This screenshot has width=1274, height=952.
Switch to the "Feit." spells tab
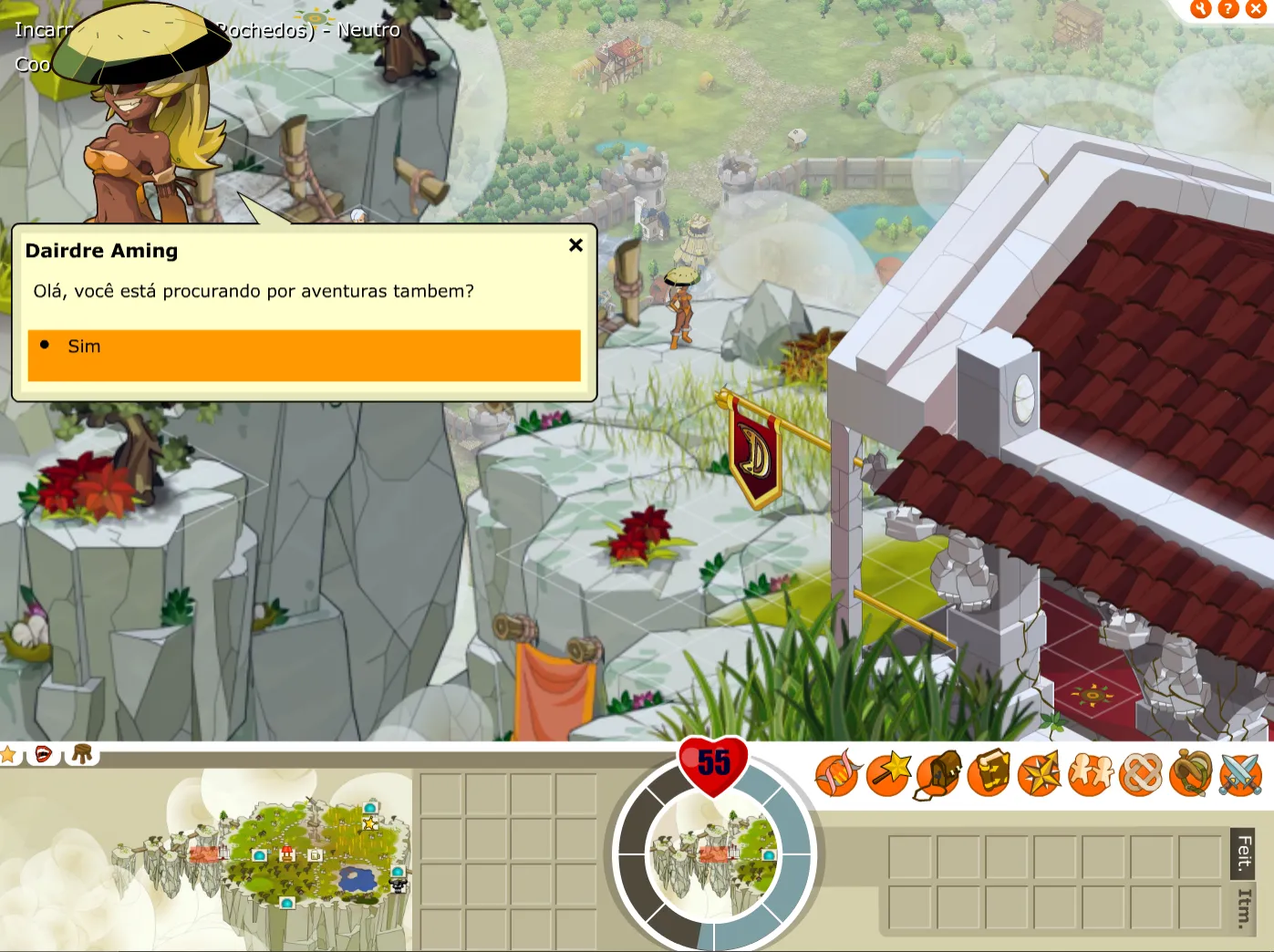(x=1244, y=853)
